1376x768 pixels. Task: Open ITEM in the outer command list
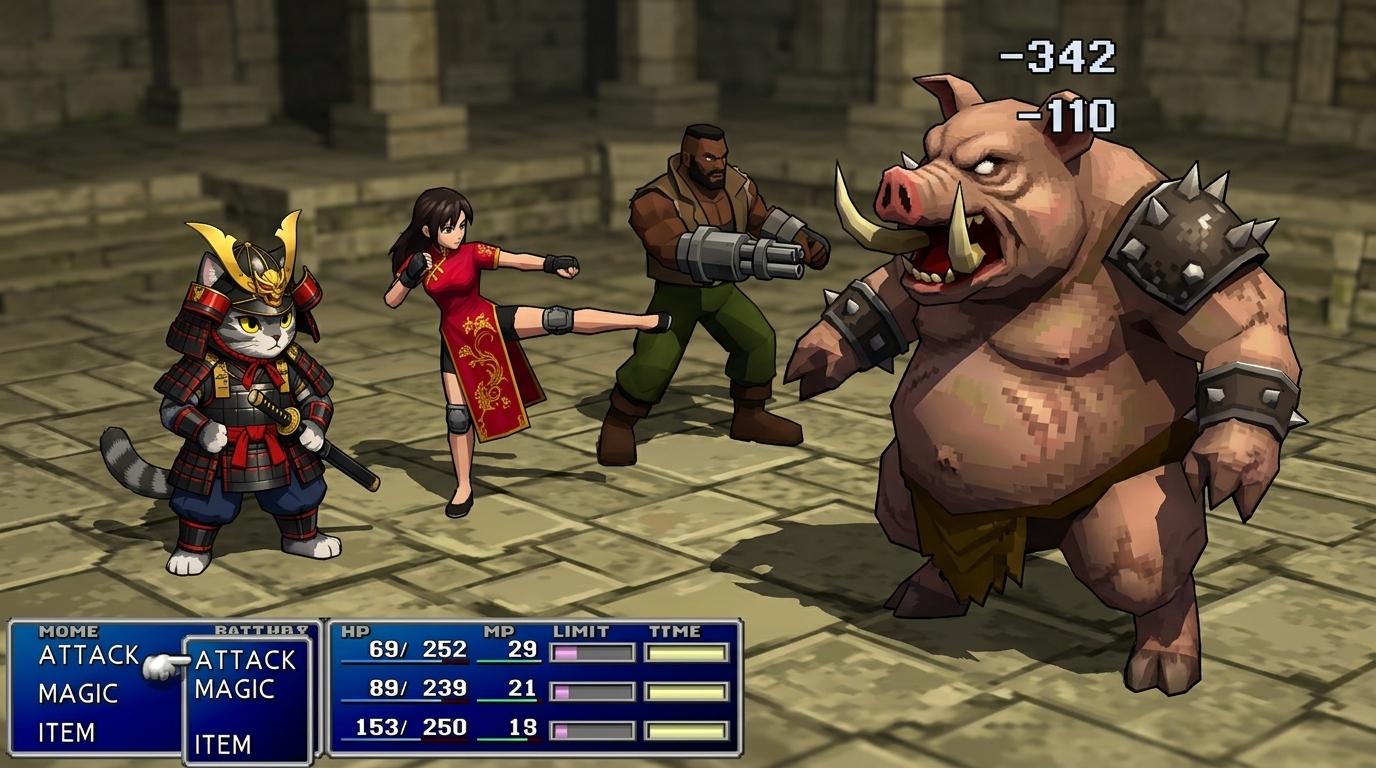tap(66, 732)
